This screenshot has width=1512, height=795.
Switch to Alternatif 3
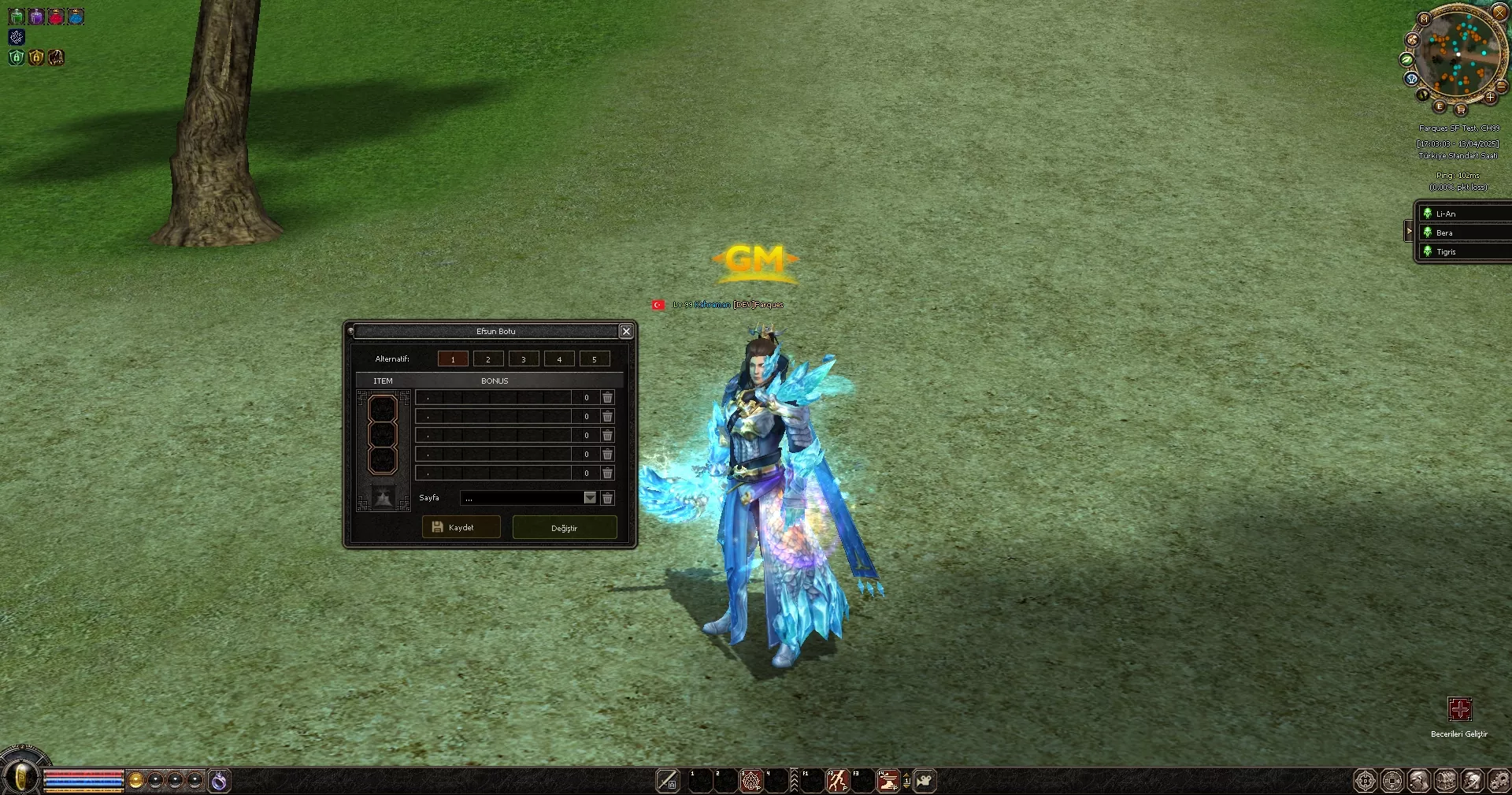click(524, 359)
